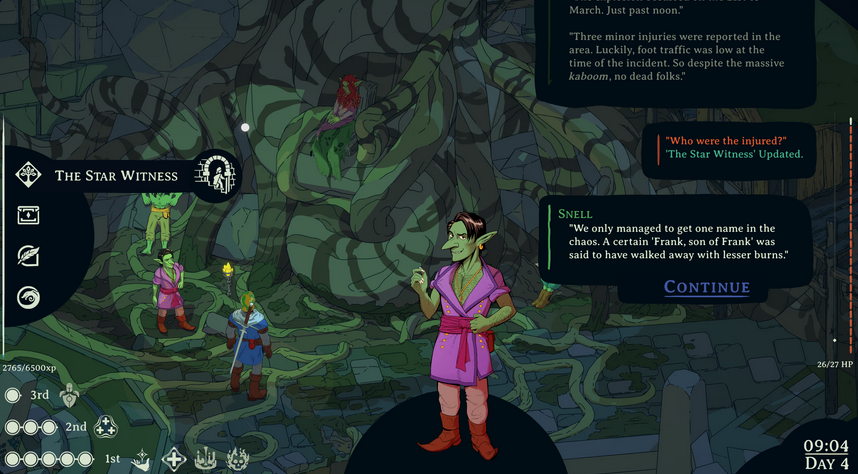The image size is (858, 474).
Task: Open the chest inventory icon
Action: 28,214
